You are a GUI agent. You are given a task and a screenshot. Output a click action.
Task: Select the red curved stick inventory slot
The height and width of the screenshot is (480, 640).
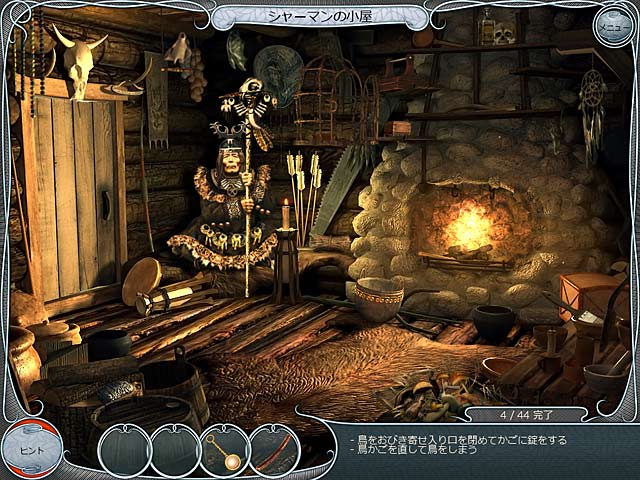click(274, 450)
